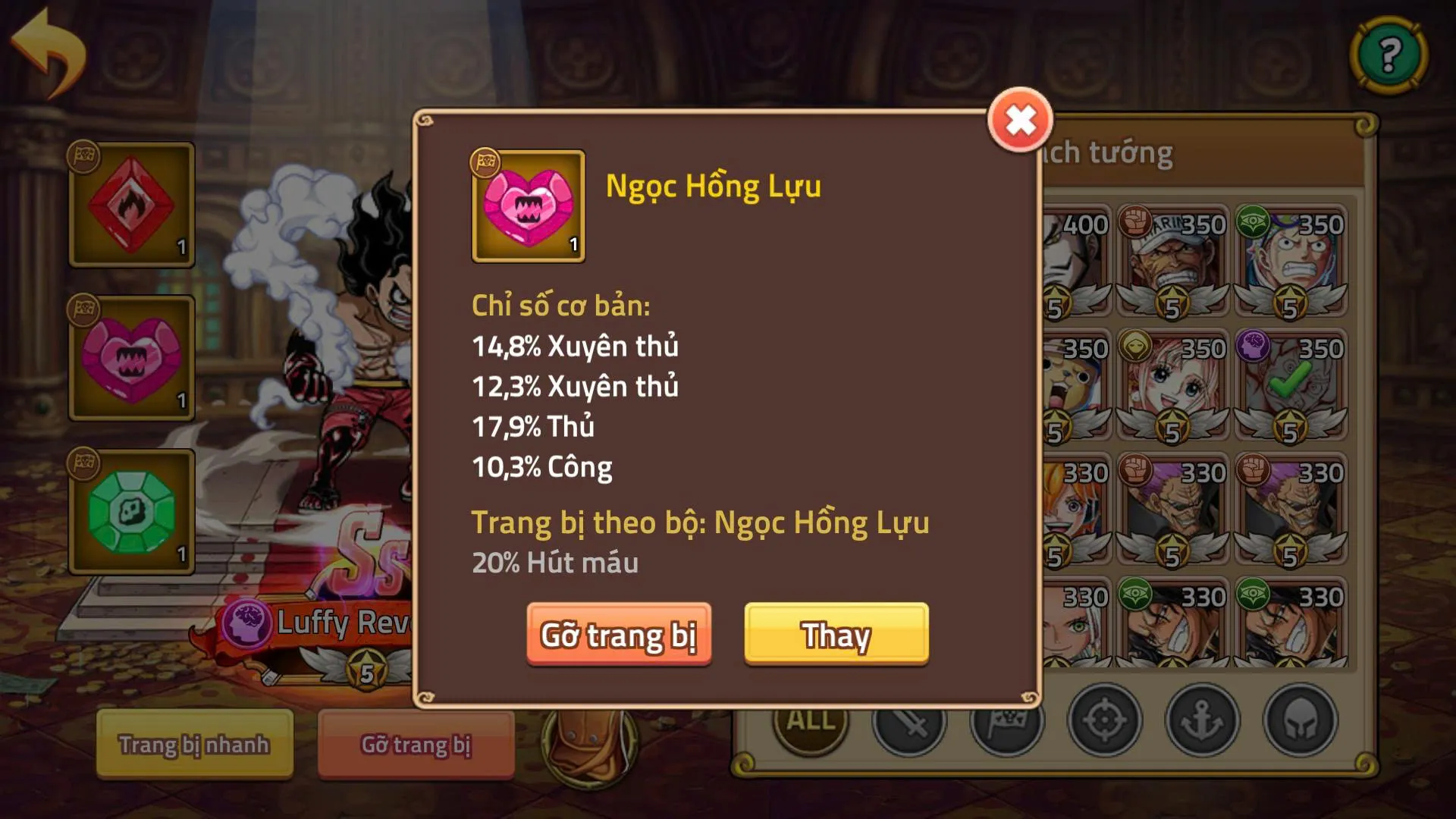The width and height of the screenshot is (1456, 819).
Task: Close the gem details popup
Action: 1021,118
